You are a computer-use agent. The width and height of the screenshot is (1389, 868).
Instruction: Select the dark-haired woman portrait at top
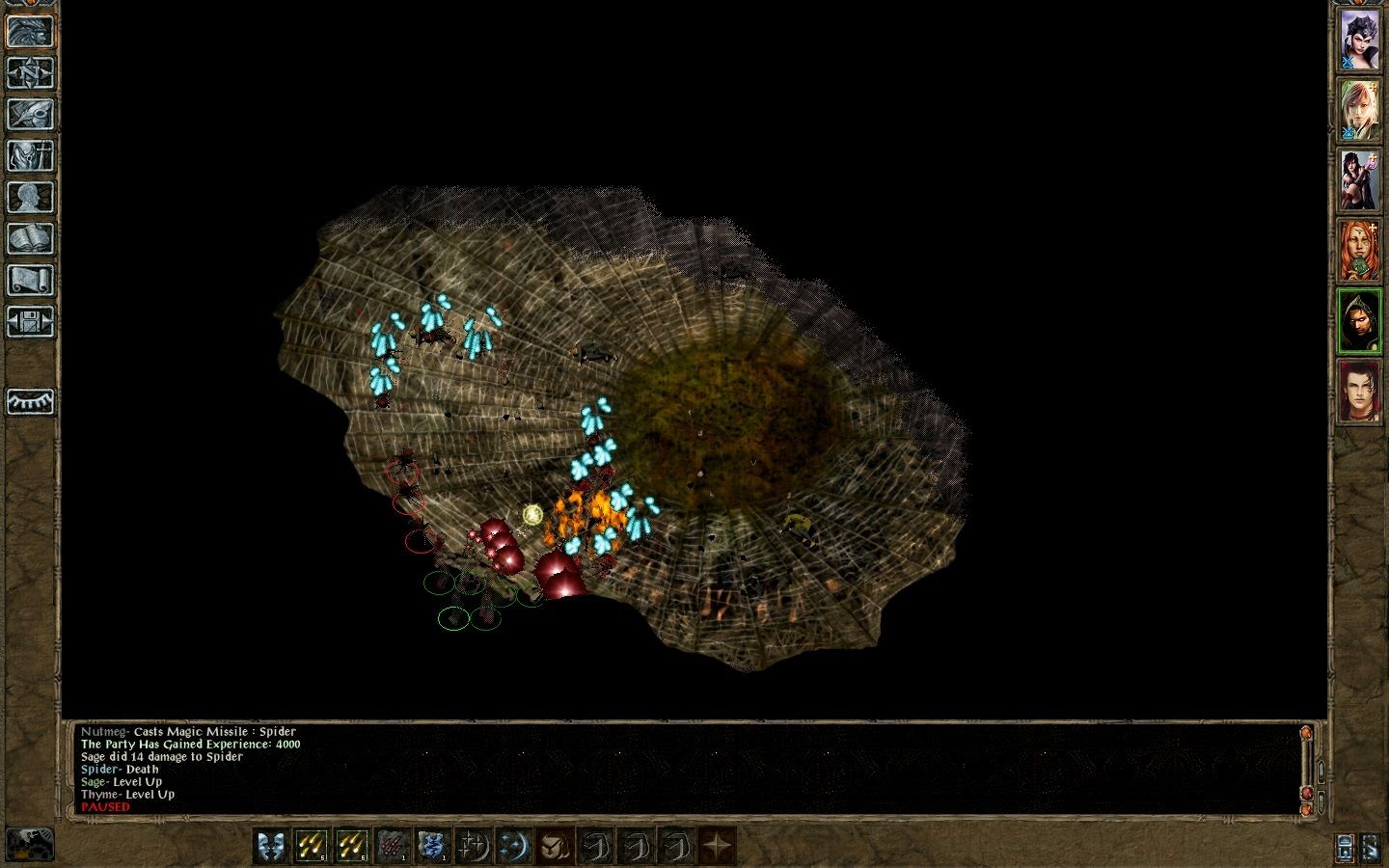(x=1360, y=40)
